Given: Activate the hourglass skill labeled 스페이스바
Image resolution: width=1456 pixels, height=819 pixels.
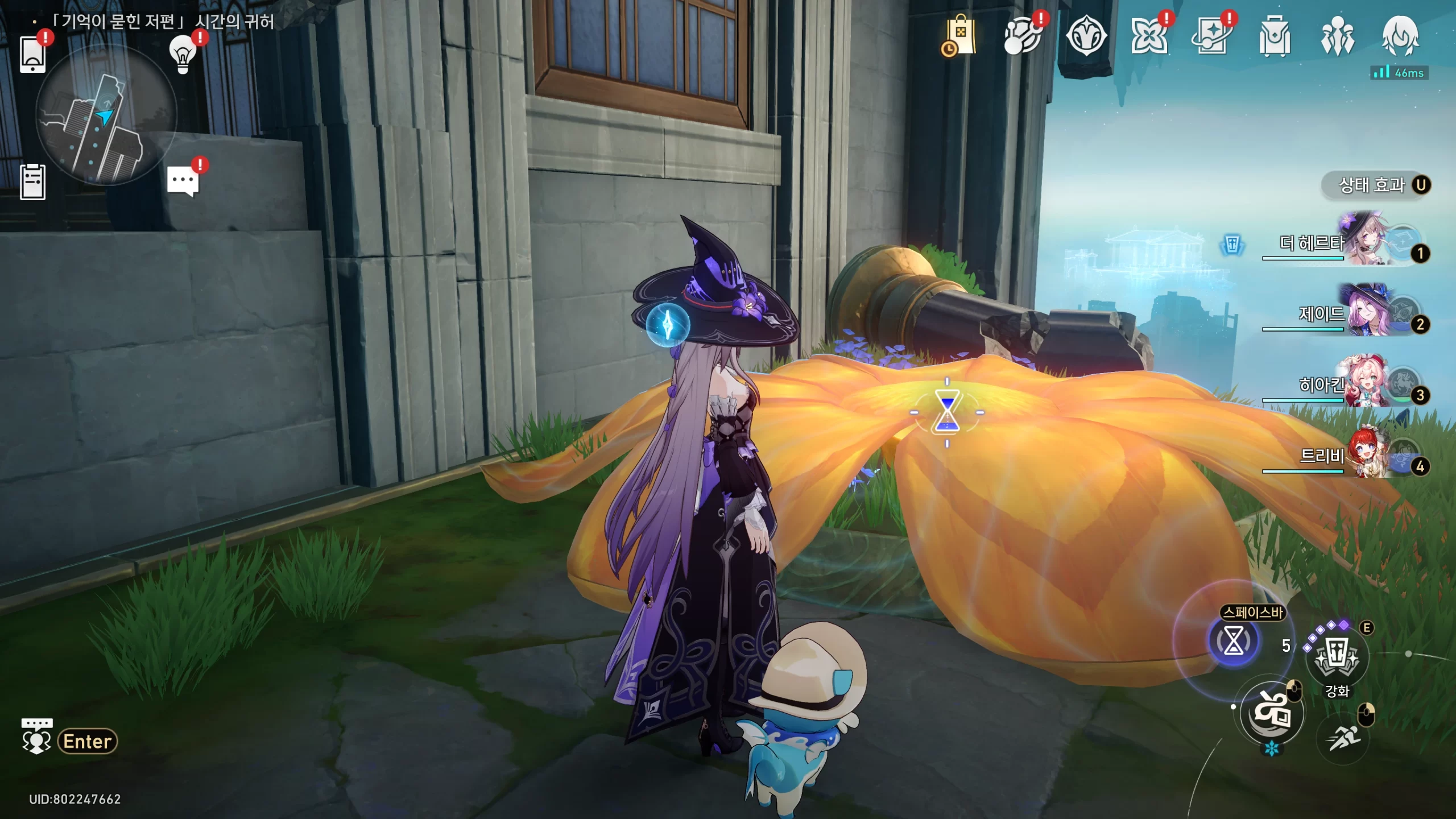Looking at the screenshot, I should 1233,642.
